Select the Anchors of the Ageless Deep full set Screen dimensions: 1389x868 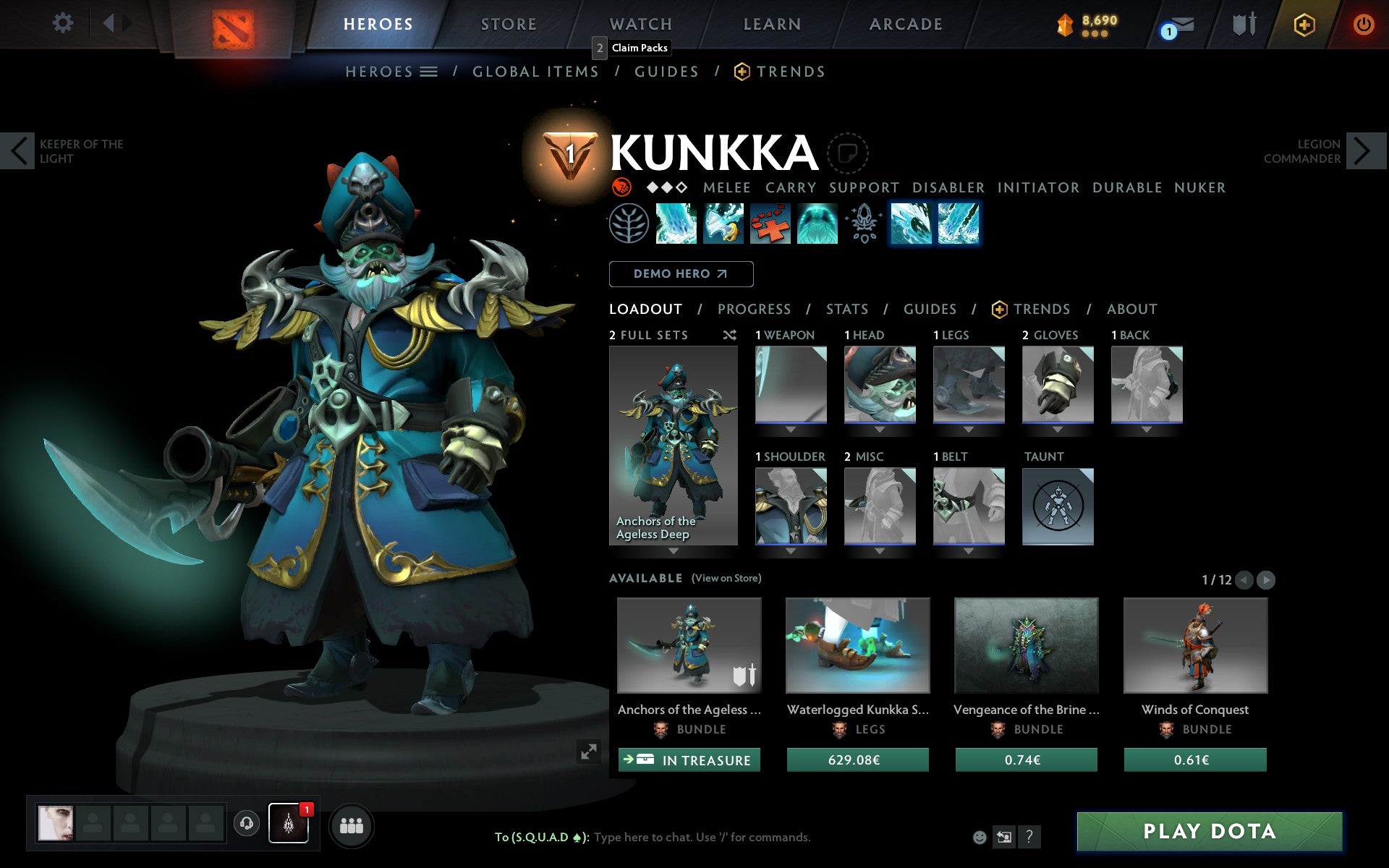673,445
